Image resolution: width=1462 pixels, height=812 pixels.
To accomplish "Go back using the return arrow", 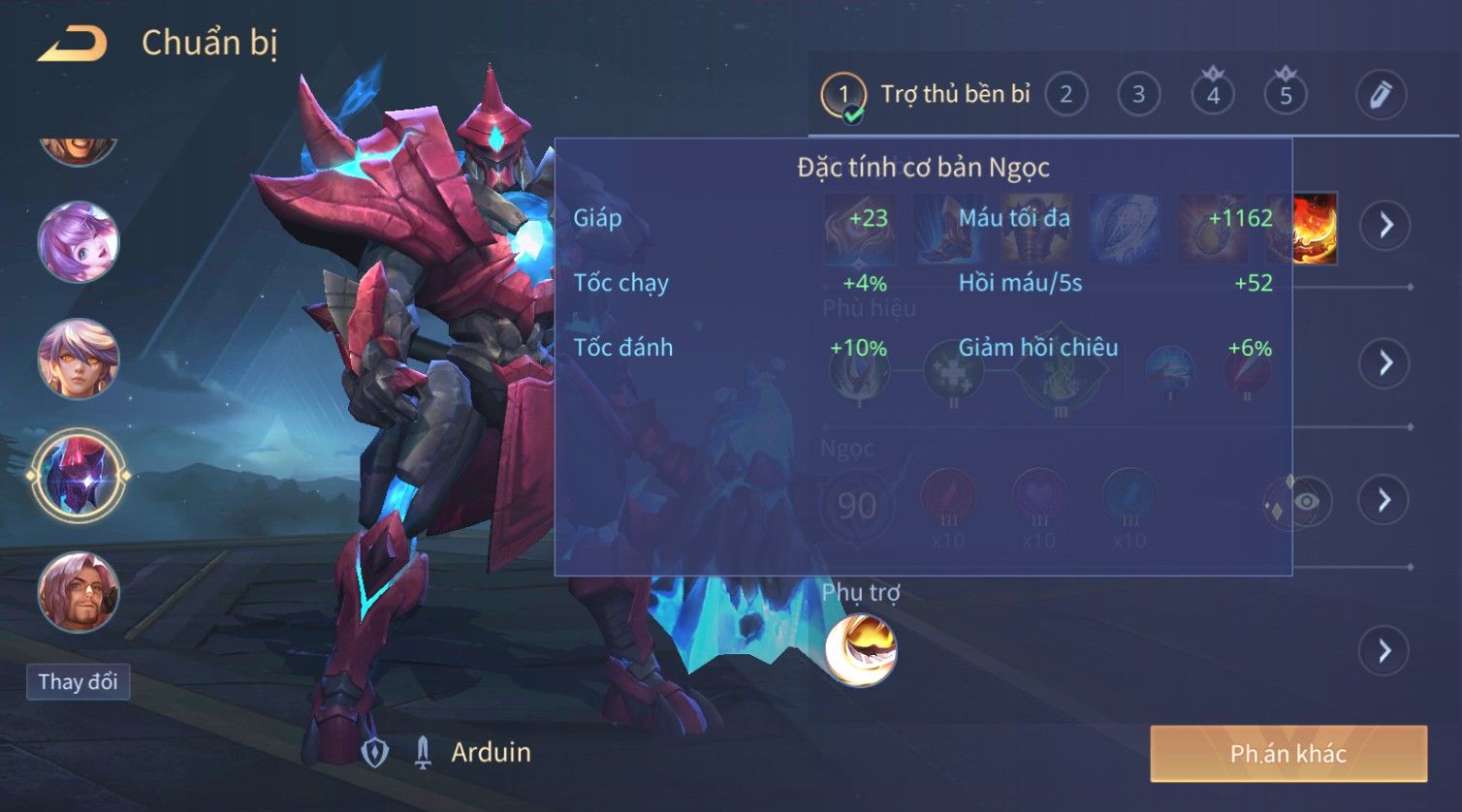I will (73, 45).
